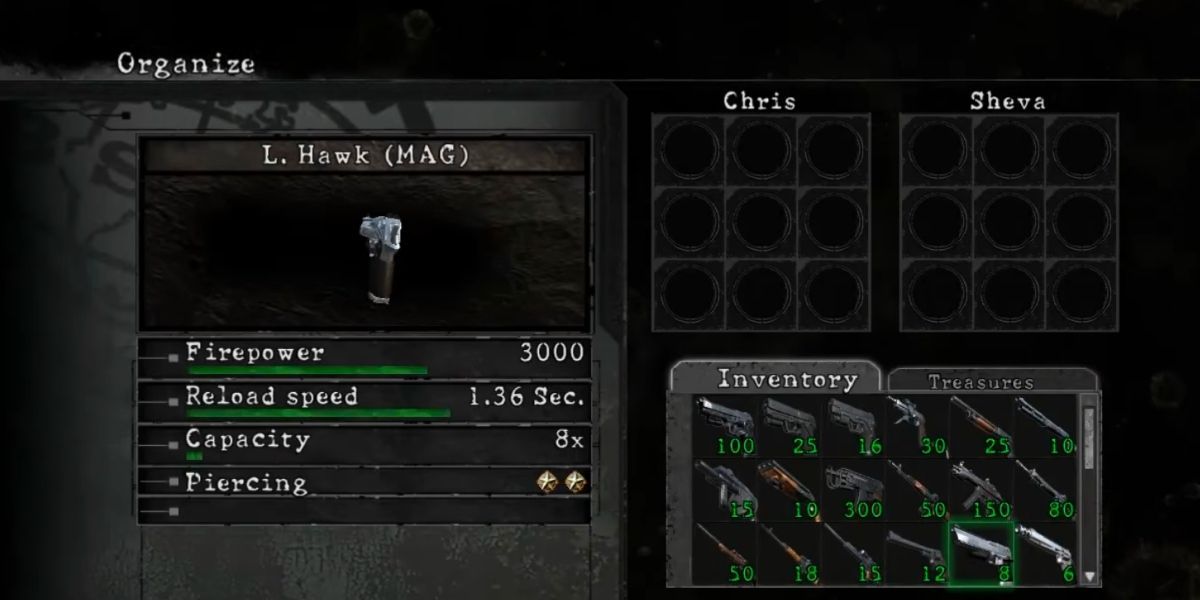Viewport: 1200px width, 600px height.
Task: Switch to the Treasures tab
Action: tap(980, 381)
